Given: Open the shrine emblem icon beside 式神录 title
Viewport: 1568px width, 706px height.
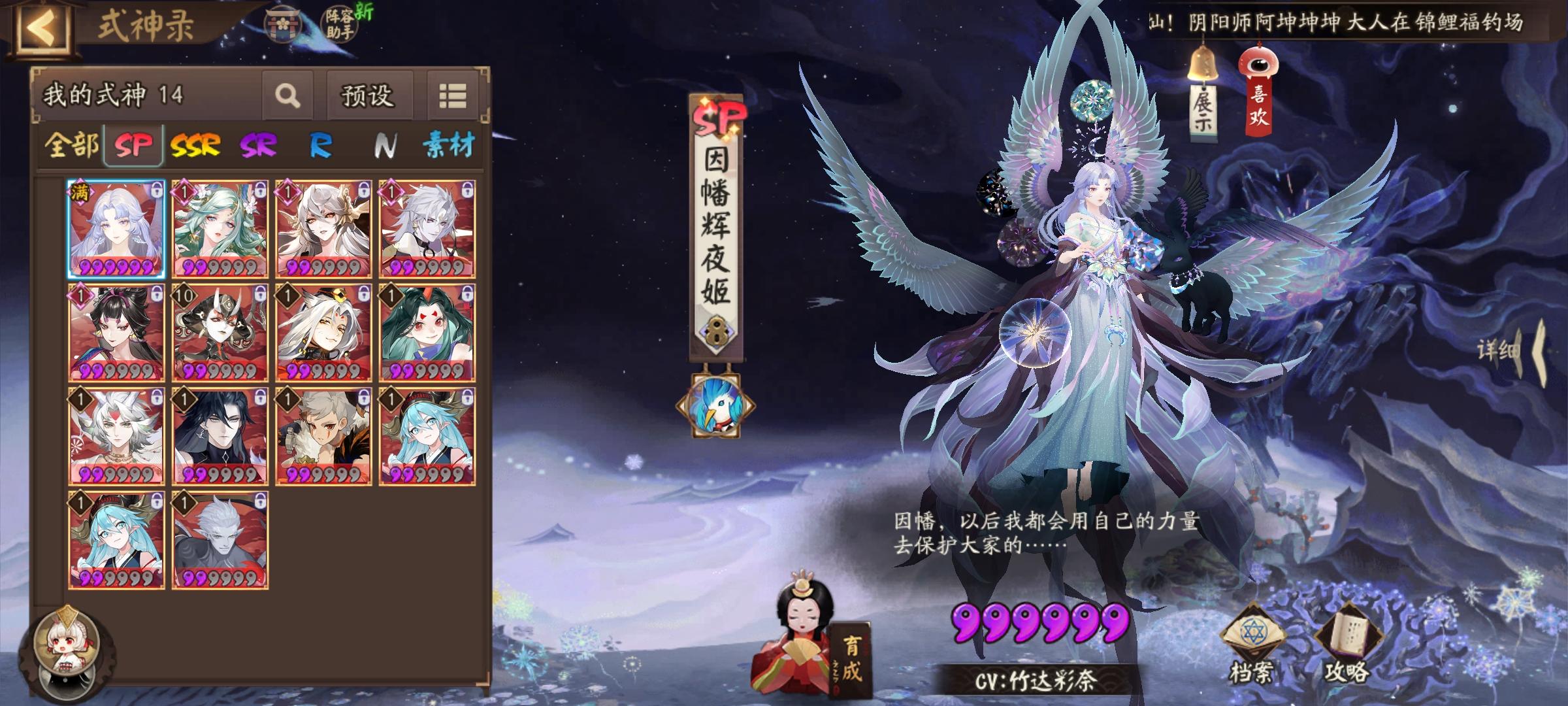Looking at the screenshot, I should [x=284, y=26].
